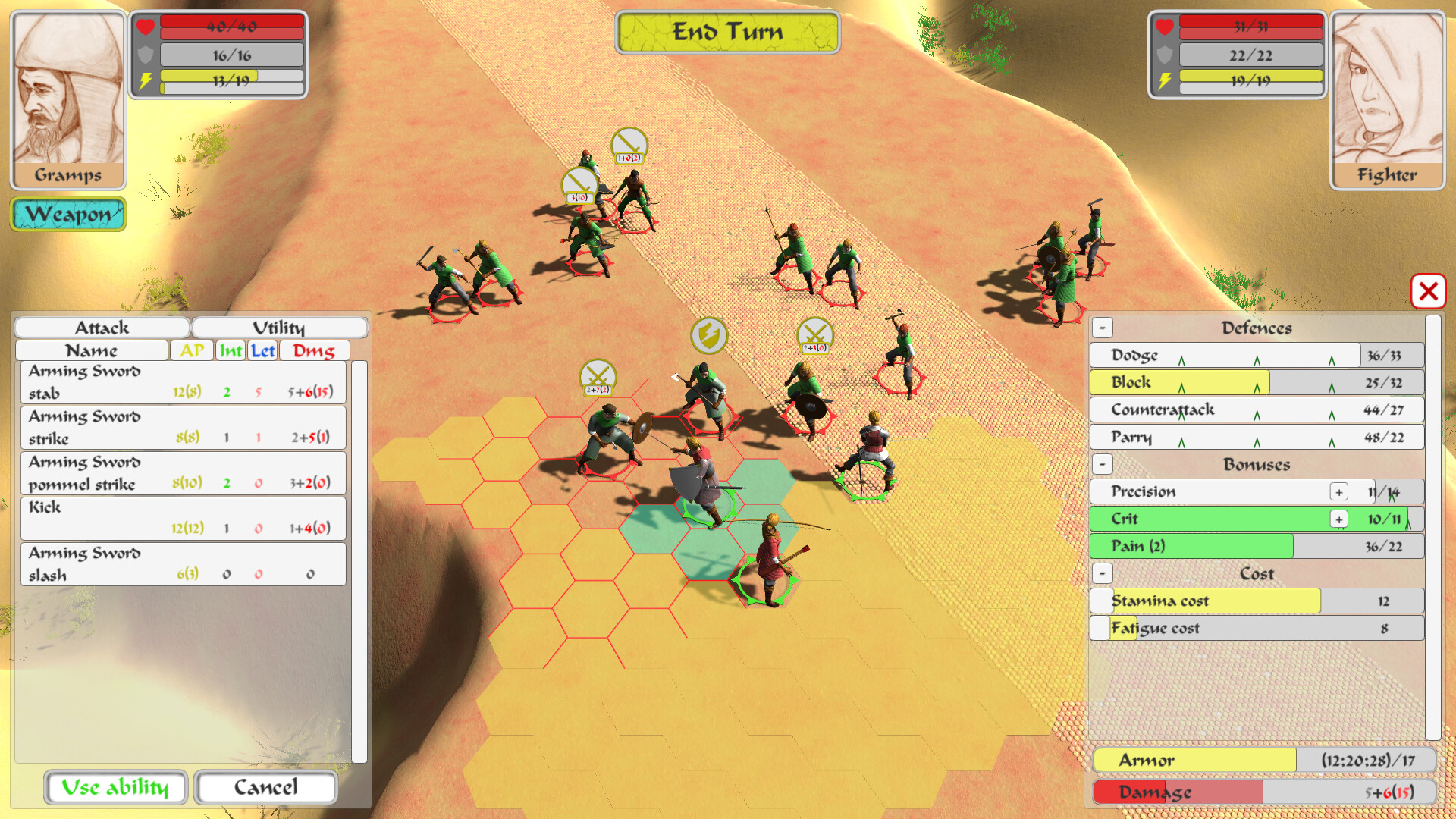Click the shield-lightning icon on the battlefield
This screenshot has height=819, width=1456.
[710, 336]
